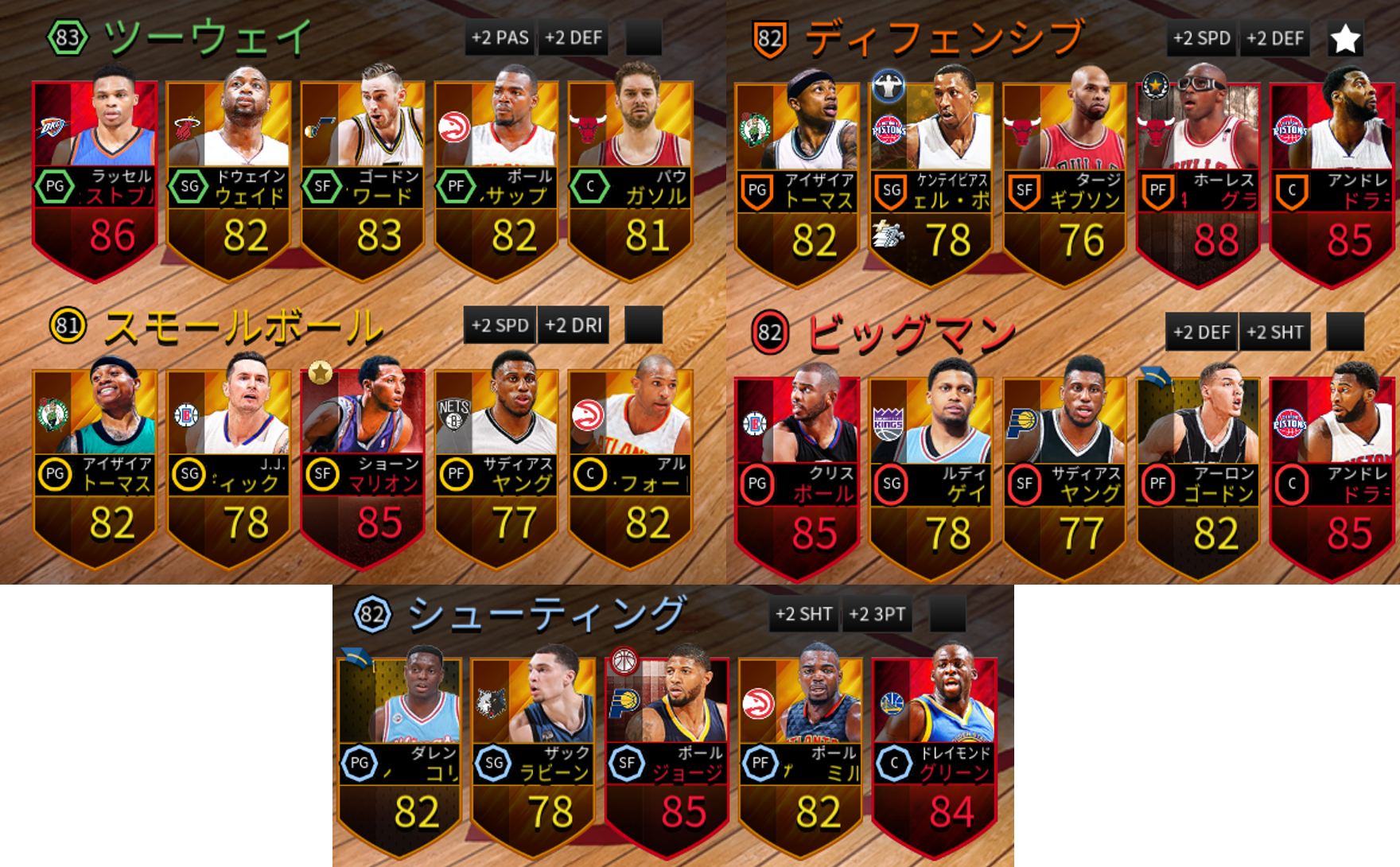Viewport: 1400px width, 867px height.
Task: Check the empty box beside ビッグマン boosts
Action: [1347, 331]
